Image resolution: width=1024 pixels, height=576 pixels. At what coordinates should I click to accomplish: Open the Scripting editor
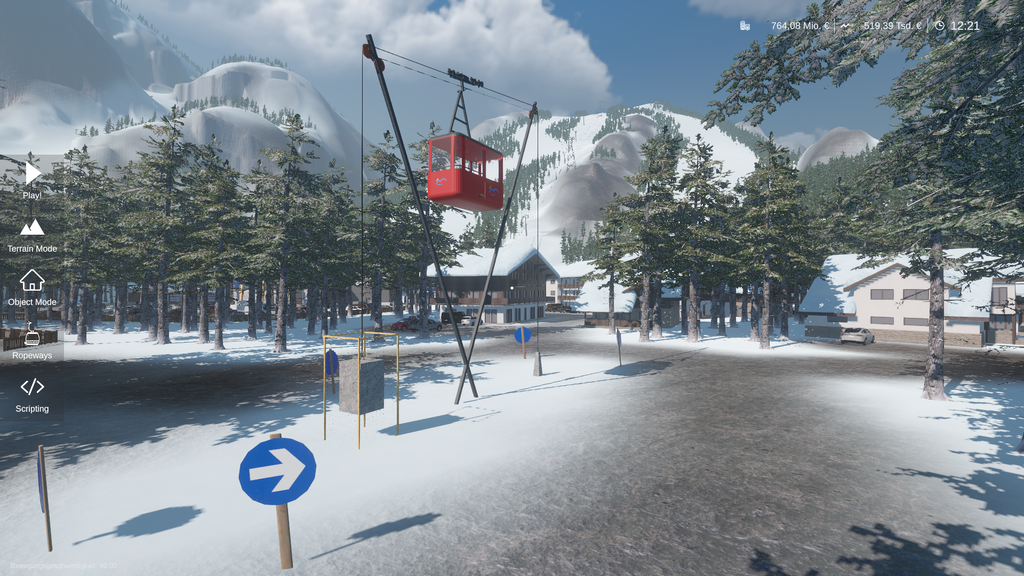32,392
